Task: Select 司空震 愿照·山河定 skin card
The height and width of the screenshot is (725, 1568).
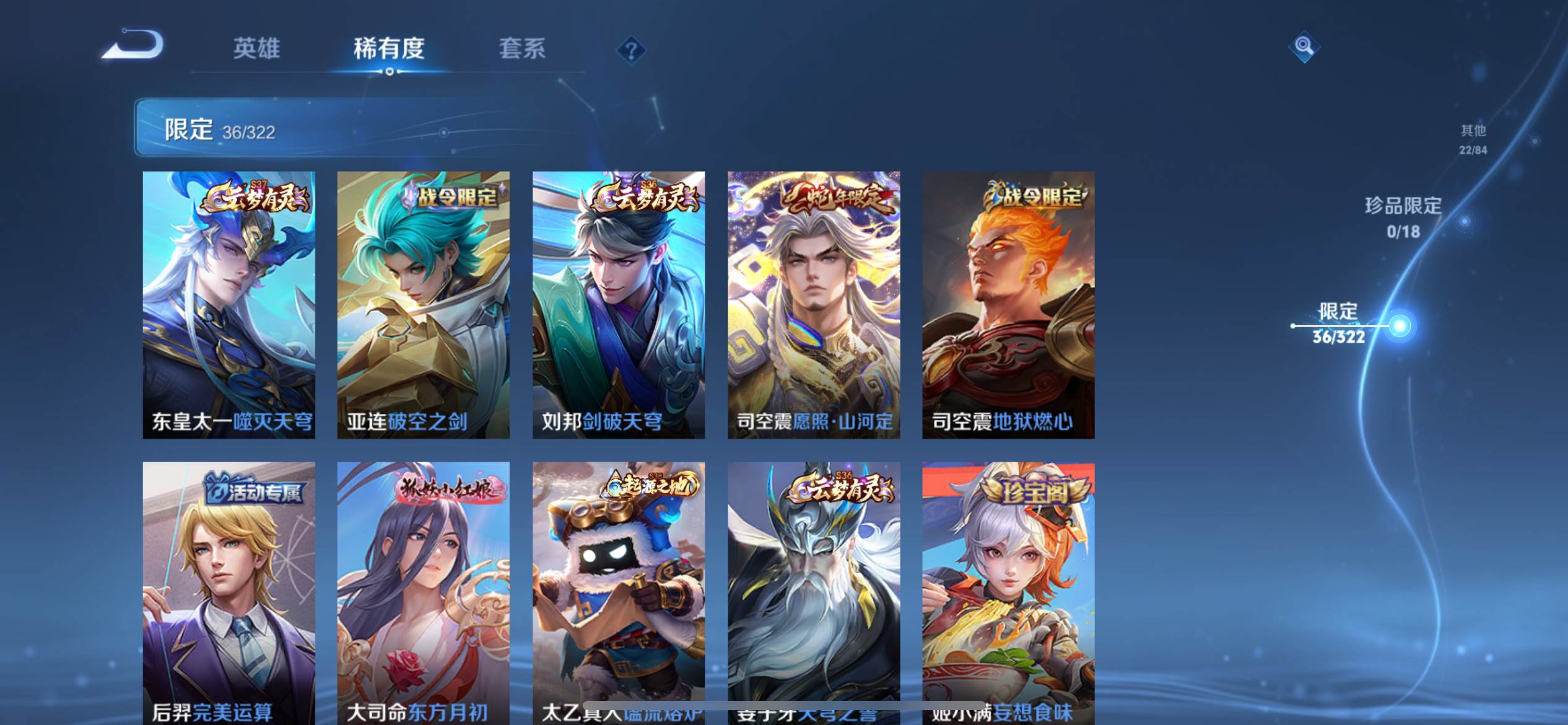Action: coord(814,305)
